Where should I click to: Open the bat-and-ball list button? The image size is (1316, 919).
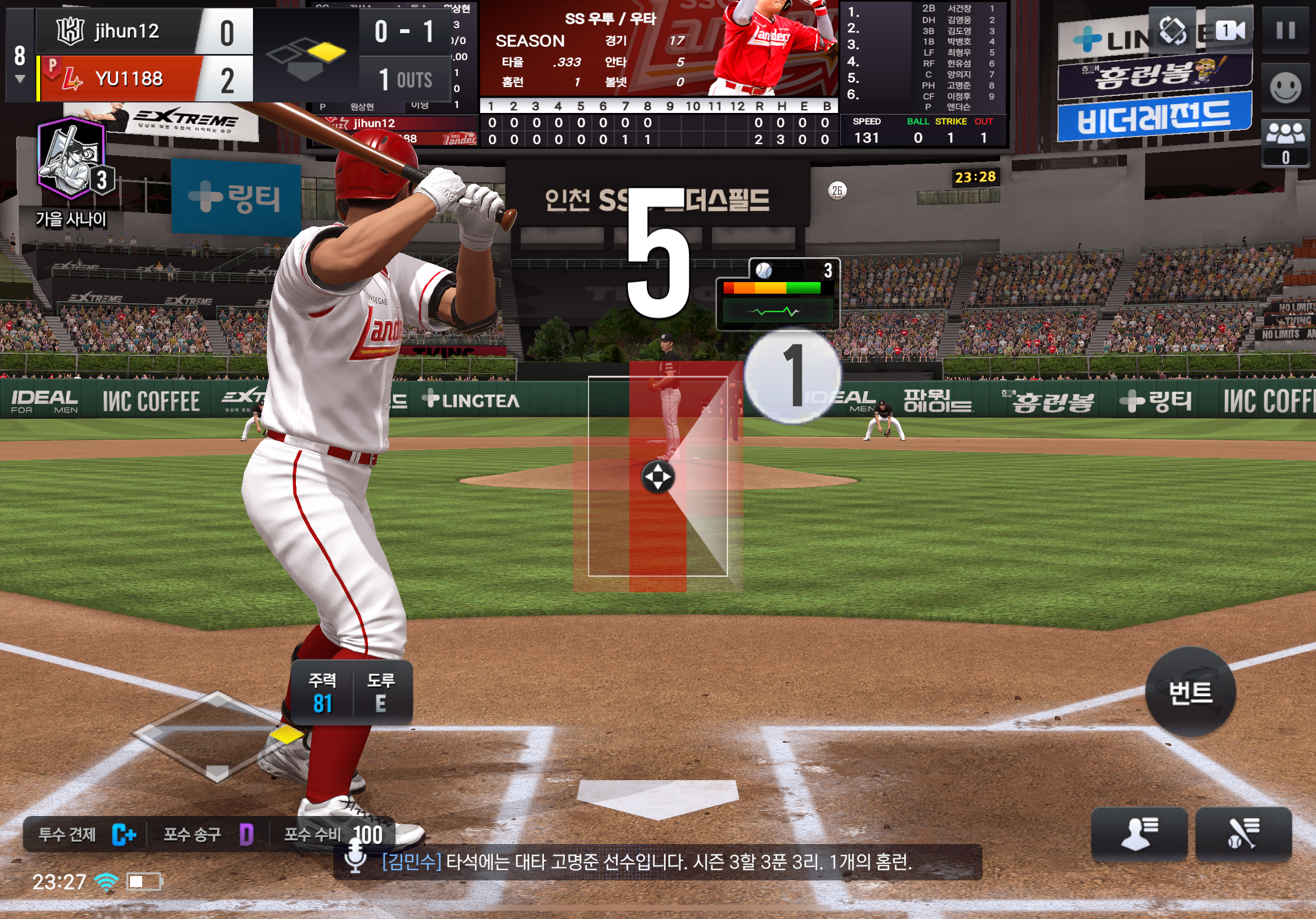pyautogui.click(x=1243, y=833)
